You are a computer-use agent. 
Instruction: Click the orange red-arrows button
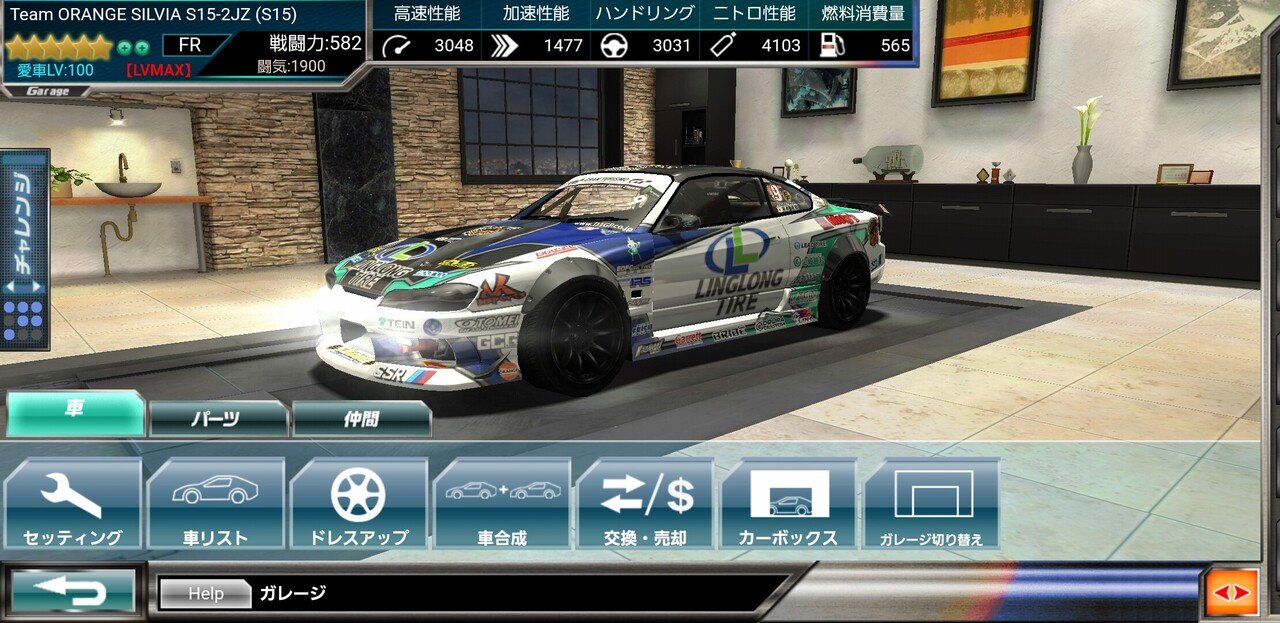point(1231,593)
